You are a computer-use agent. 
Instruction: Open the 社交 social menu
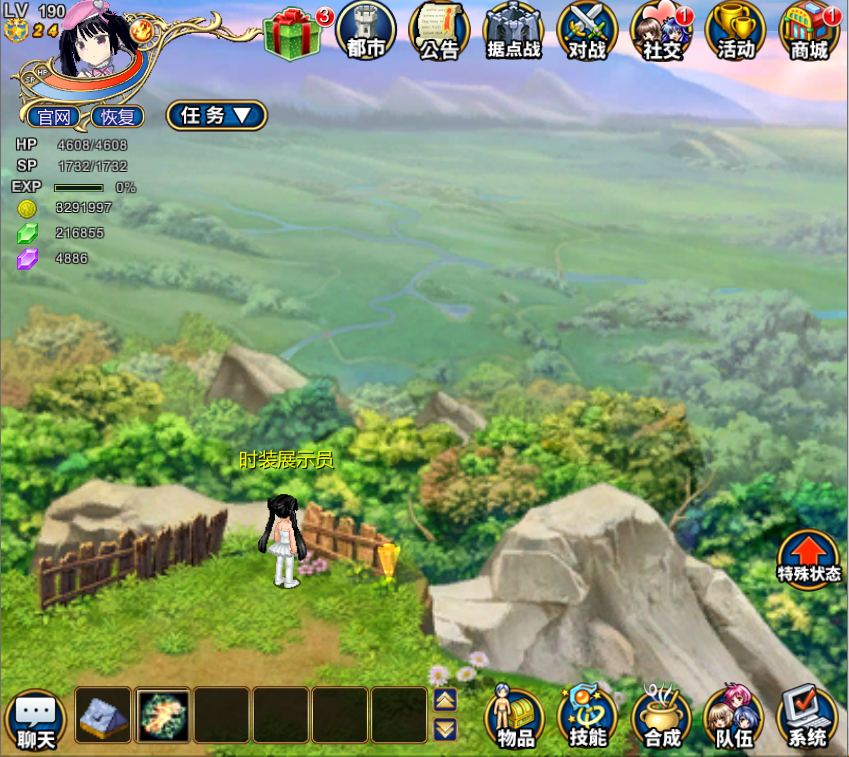(x=661, y=31)
